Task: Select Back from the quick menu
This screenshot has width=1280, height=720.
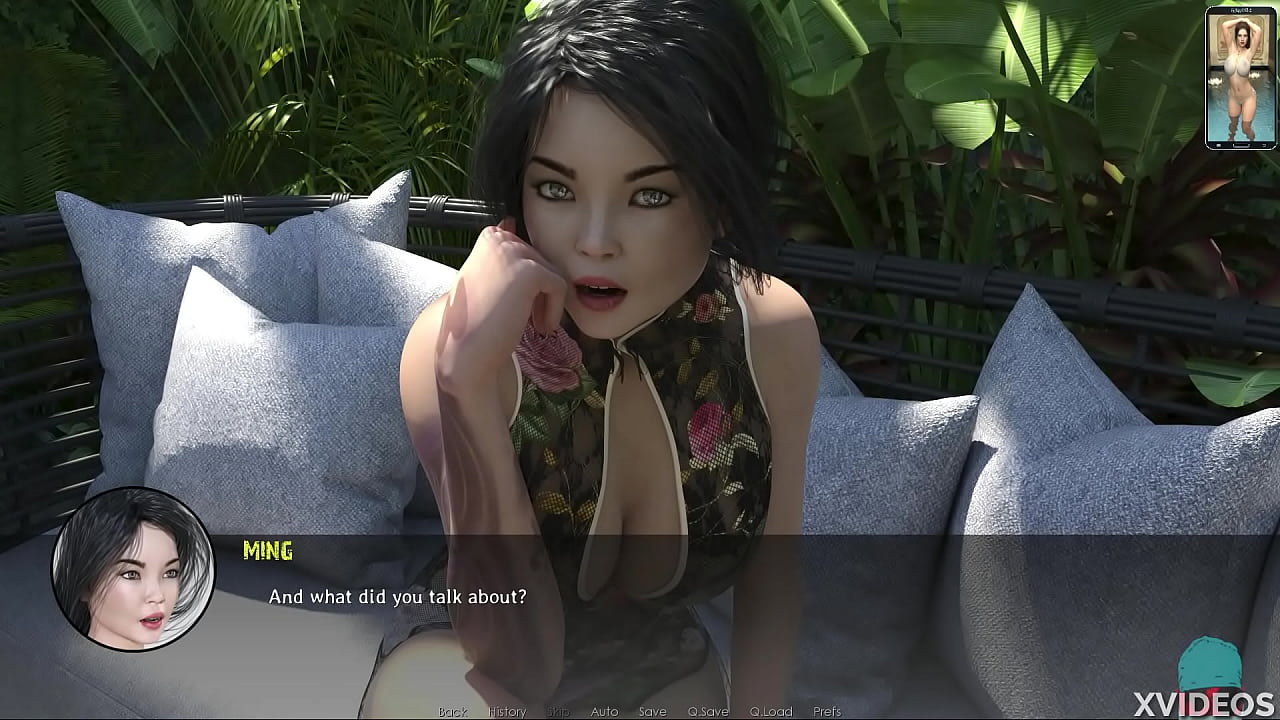Action: point(451,711)
